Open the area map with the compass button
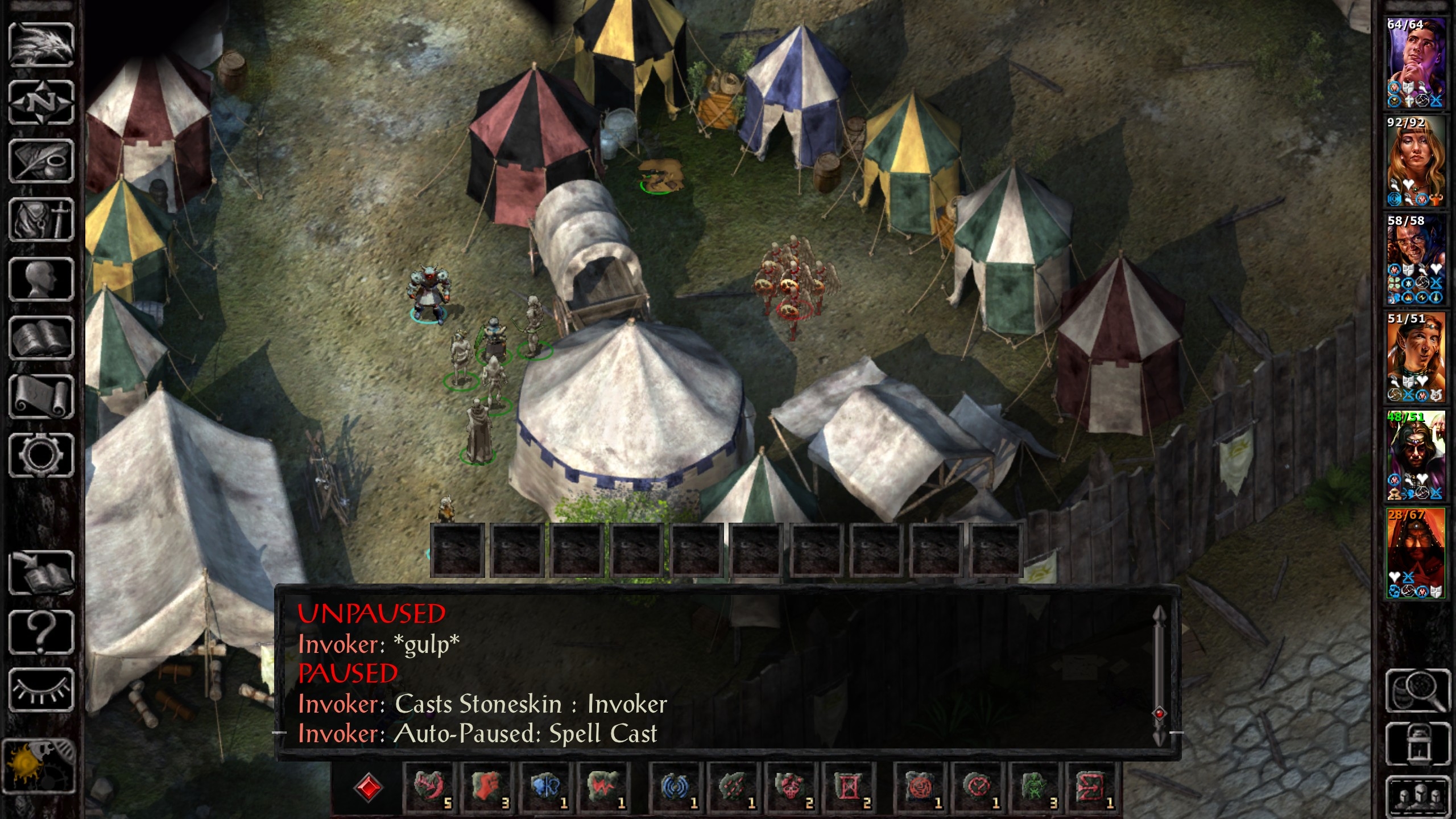Screen dimensions: 1456x819 point(41,104)
